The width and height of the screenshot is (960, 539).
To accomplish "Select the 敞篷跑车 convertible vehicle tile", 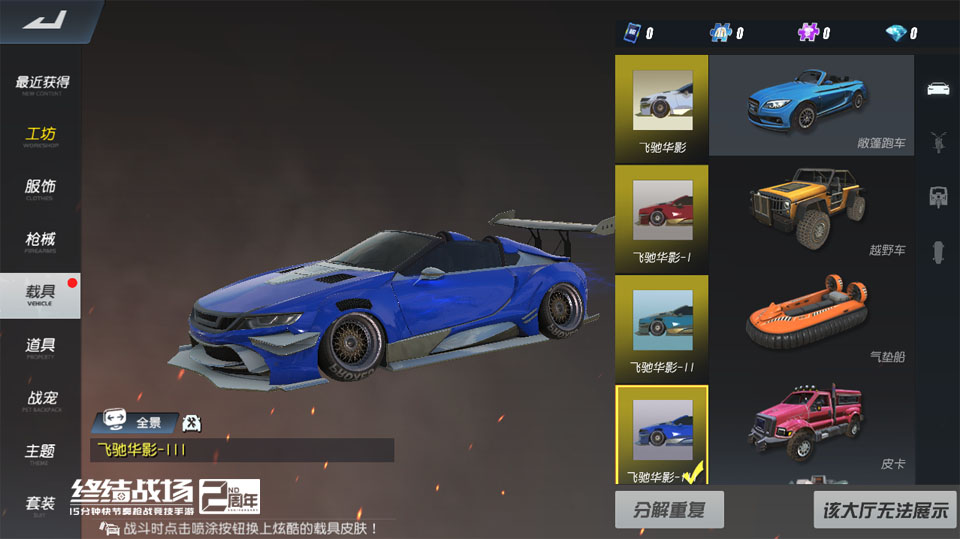I will tap(811, 105).
